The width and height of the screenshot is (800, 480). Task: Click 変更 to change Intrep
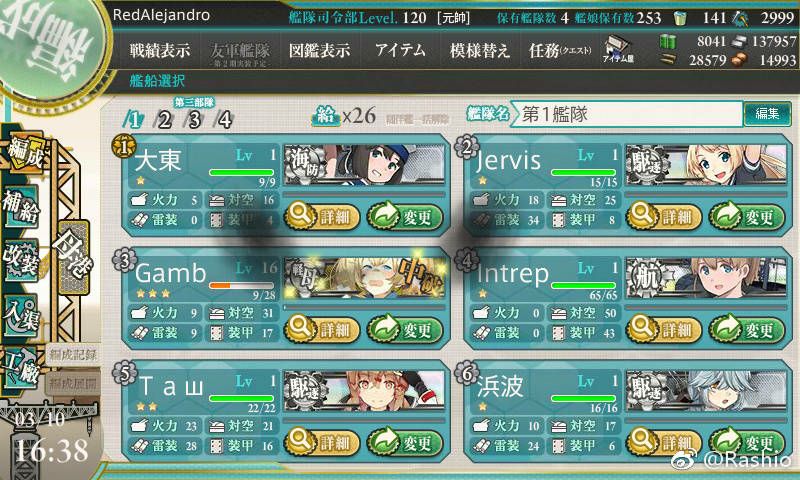pos(743,328)
